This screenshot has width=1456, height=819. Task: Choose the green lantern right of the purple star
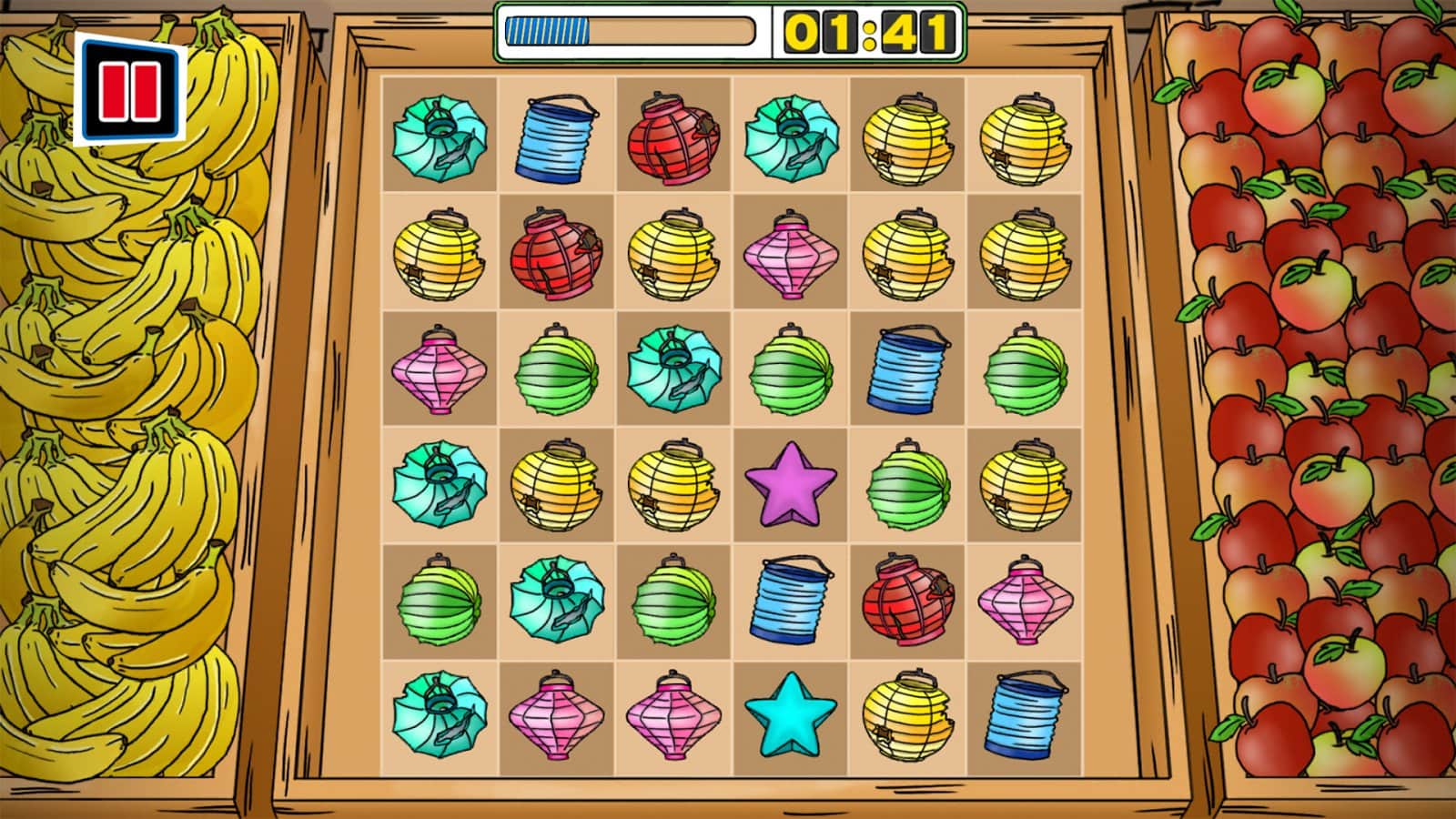click(x=908, y=484)
